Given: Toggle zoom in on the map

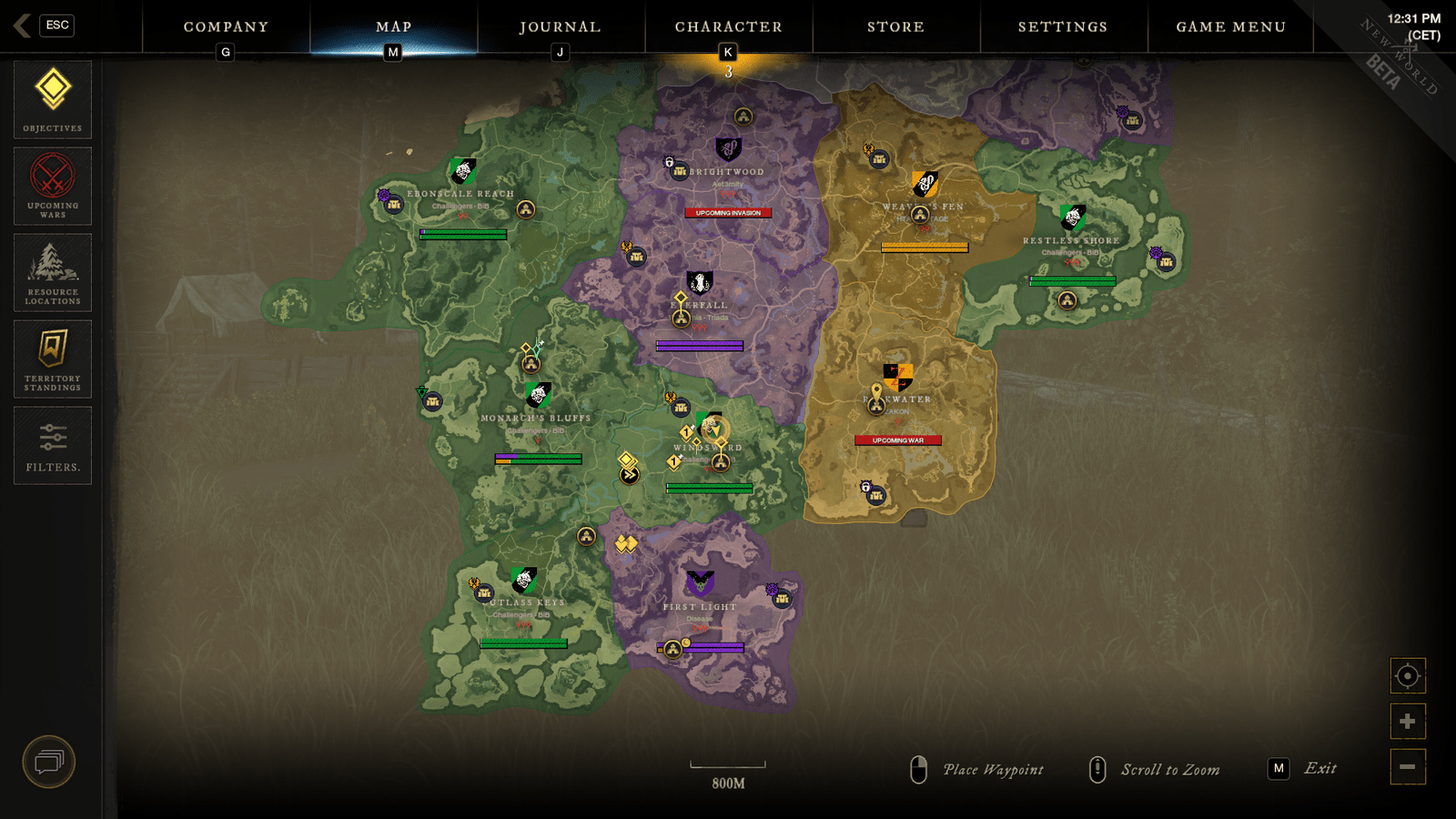Looking at the screenshot, I should 1406,720.
